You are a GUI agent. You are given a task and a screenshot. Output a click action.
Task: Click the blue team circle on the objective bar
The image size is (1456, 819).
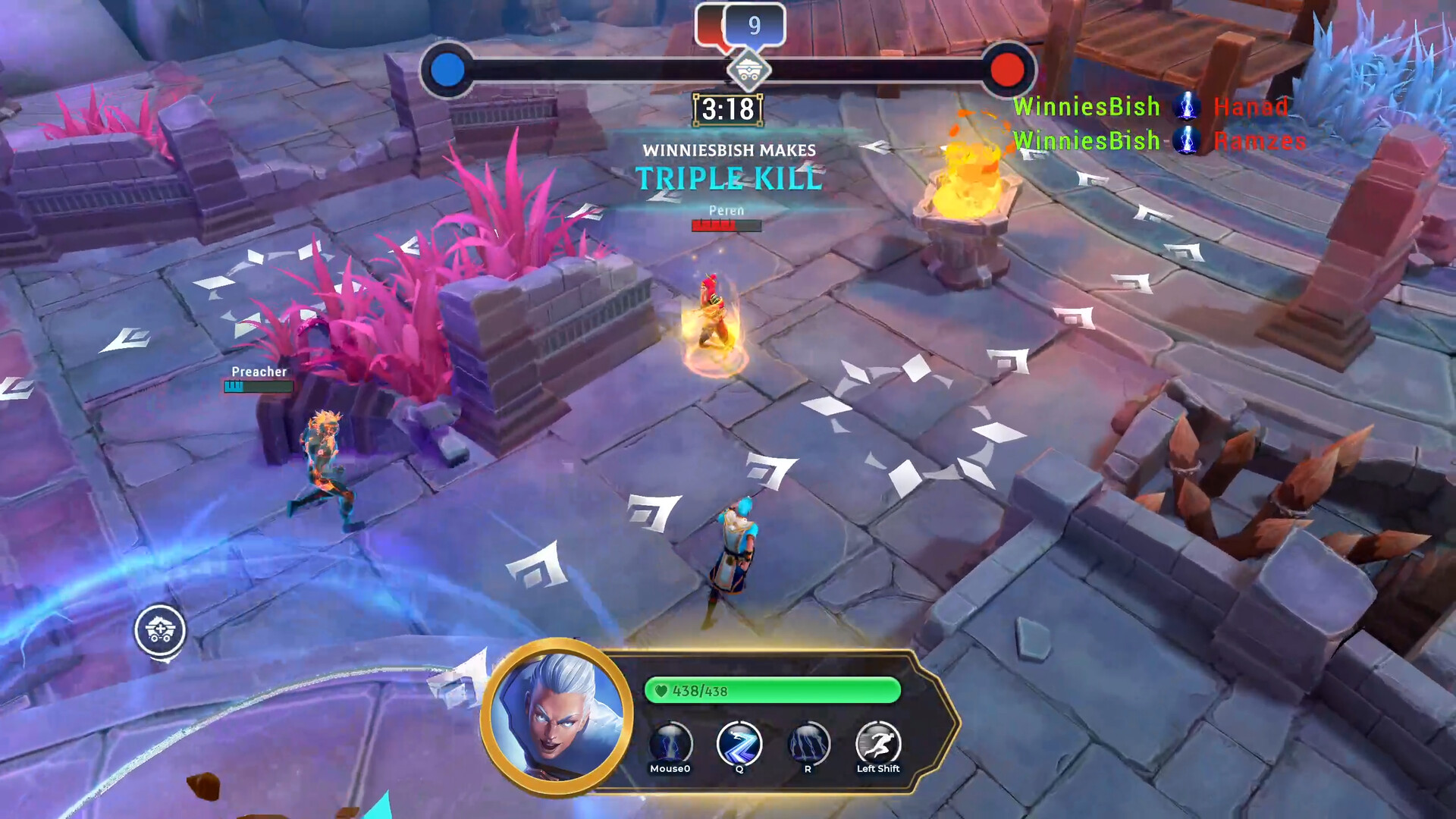449,68
